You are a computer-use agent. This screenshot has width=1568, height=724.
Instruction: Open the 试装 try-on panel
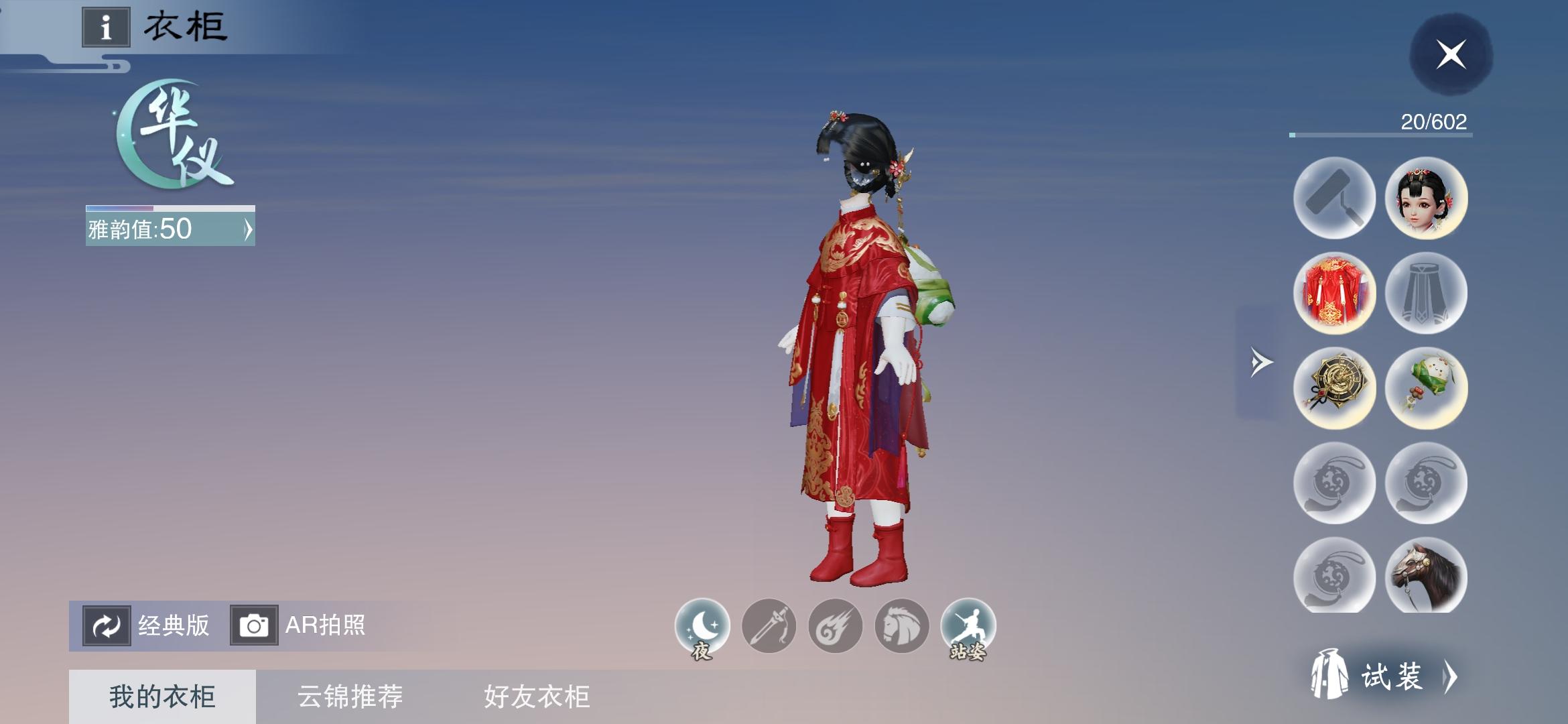(1414, 677)
